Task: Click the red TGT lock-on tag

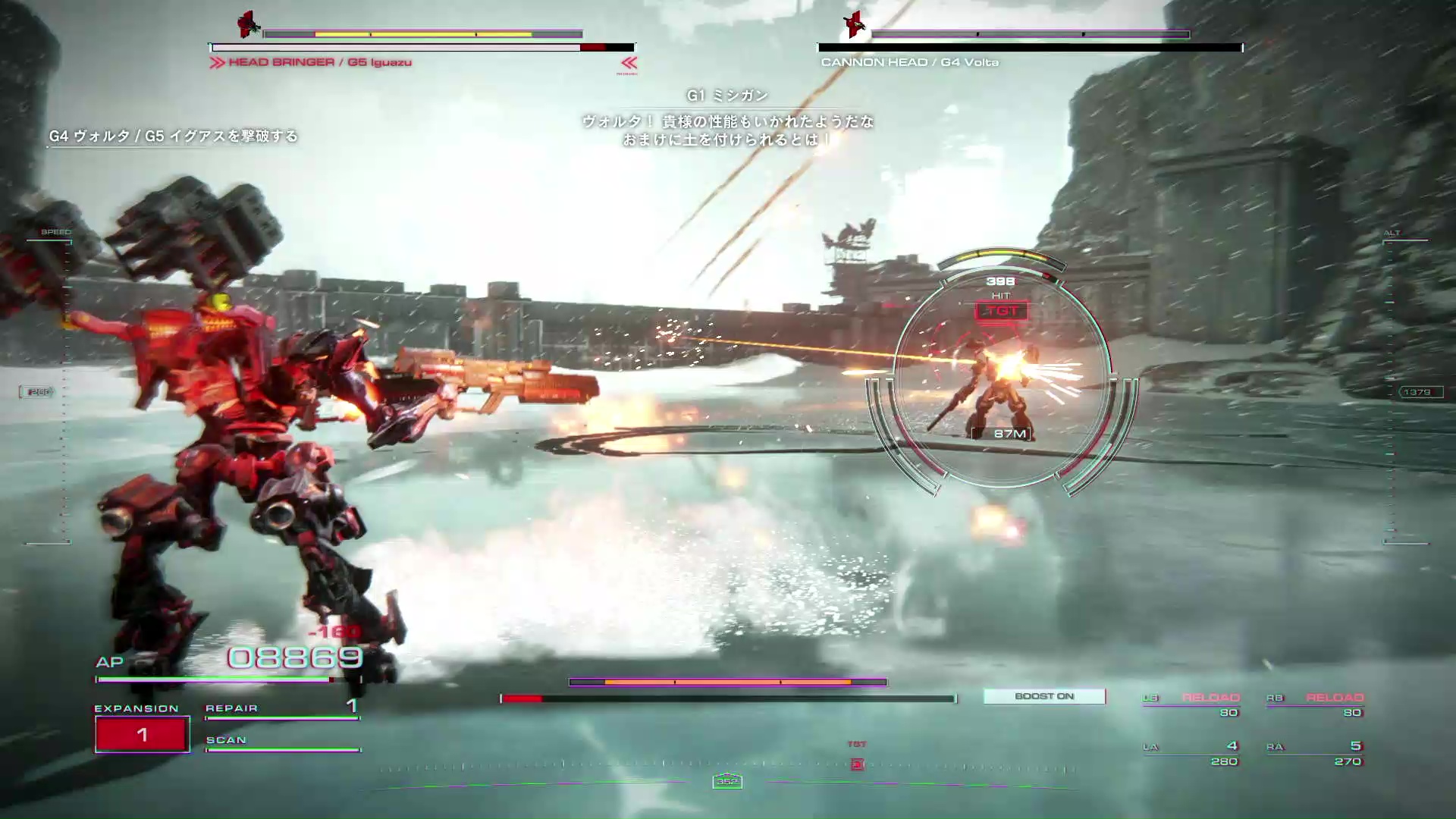Action: (x=1001, y=311)
